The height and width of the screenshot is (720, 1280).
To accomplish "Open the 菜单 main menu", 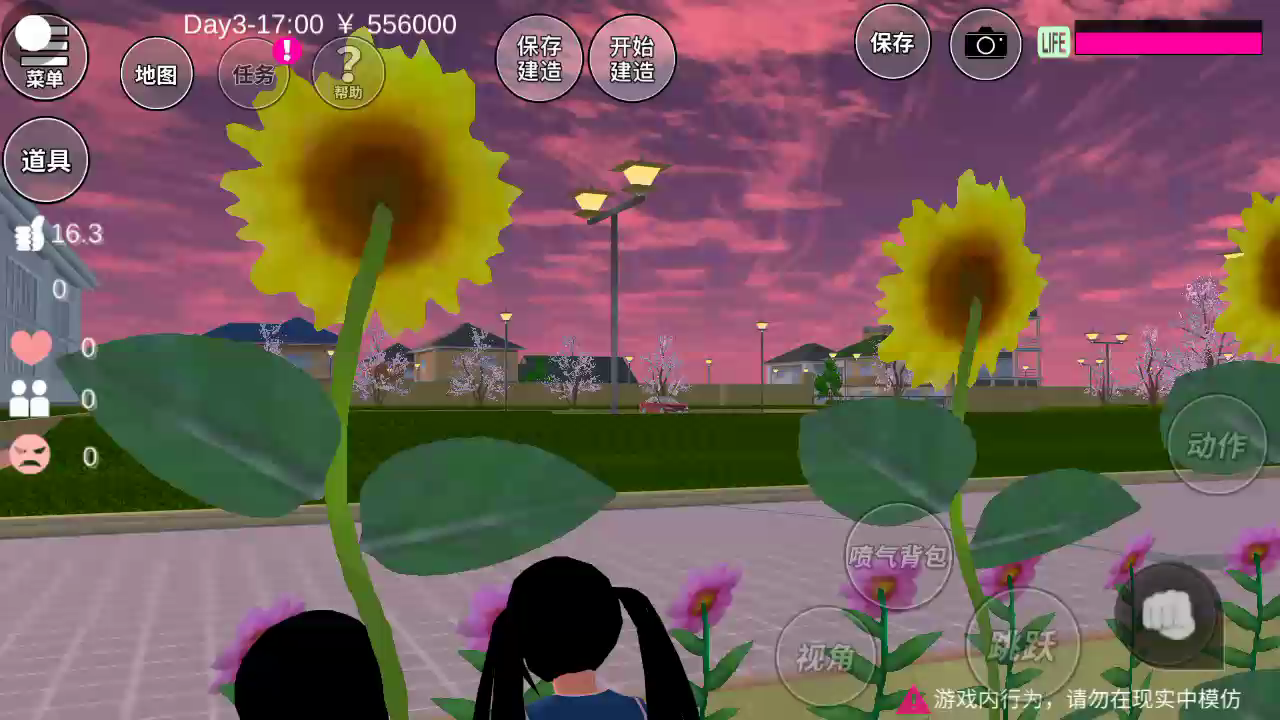I will (45, 56).
